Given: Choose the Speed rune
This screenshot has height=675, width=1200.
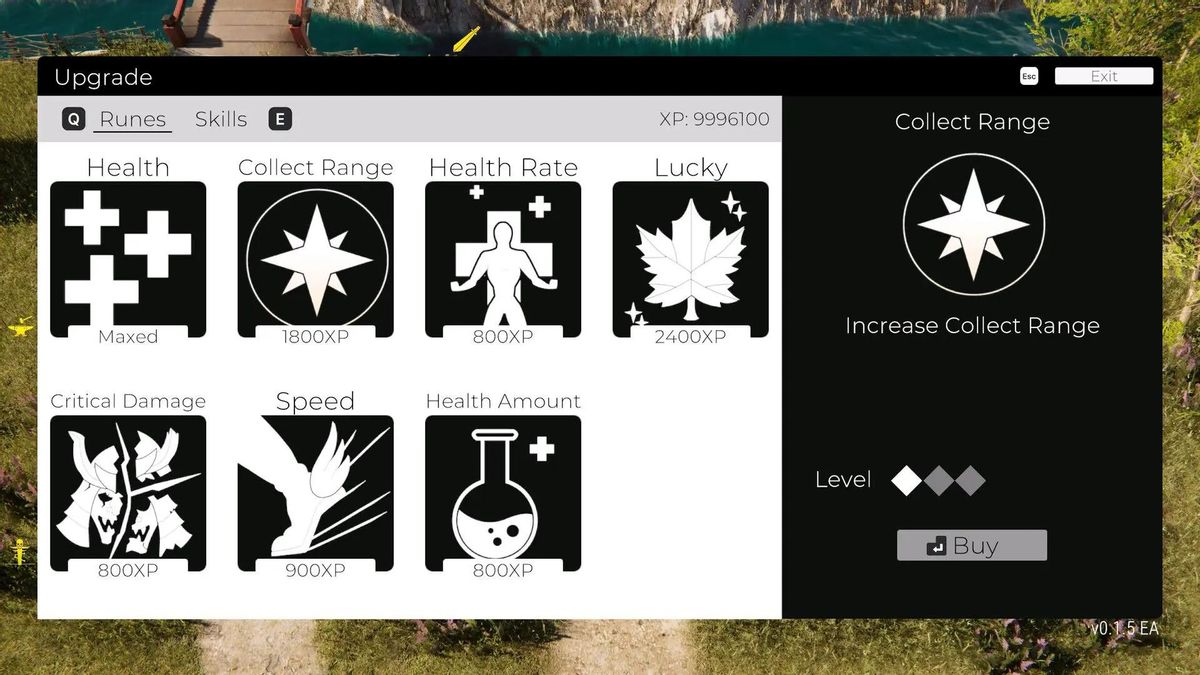Looking at the screenshot, I should [315, 493].
